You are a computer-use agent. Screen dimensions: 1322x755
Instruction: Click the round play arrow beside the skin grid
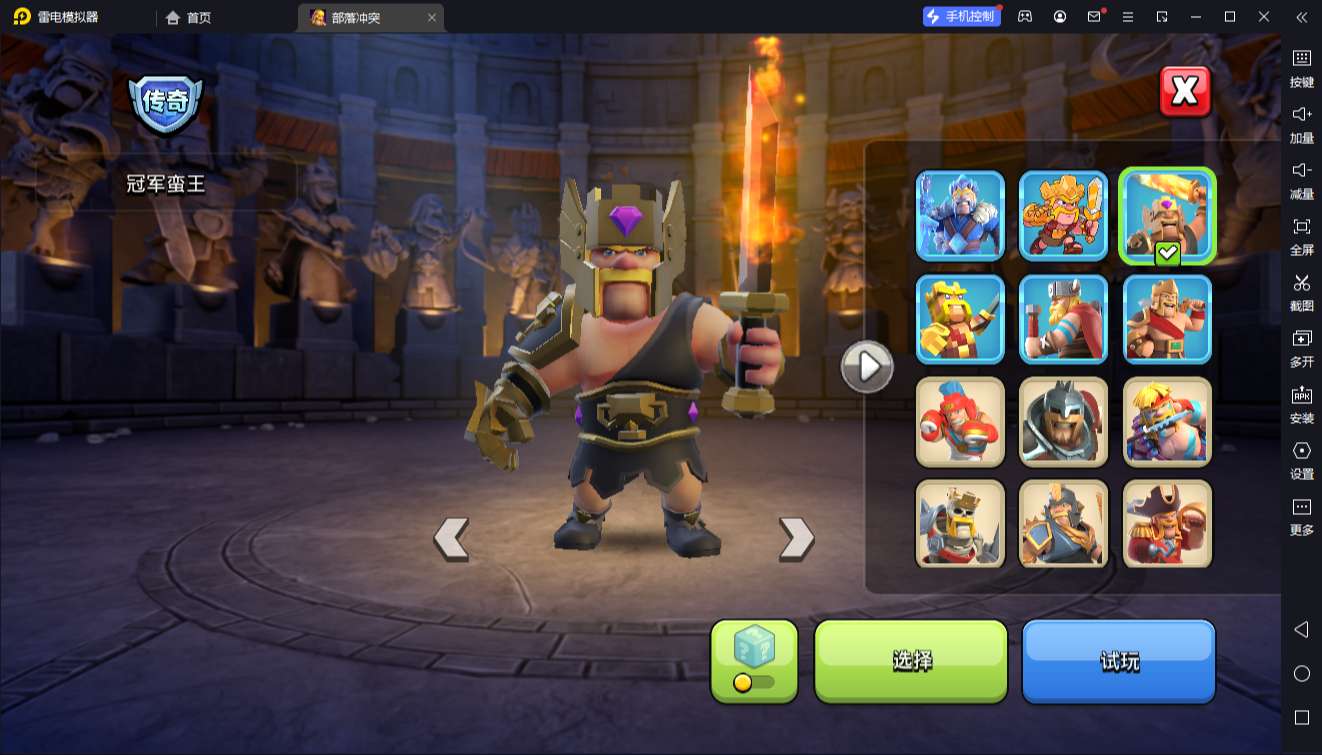866,367
